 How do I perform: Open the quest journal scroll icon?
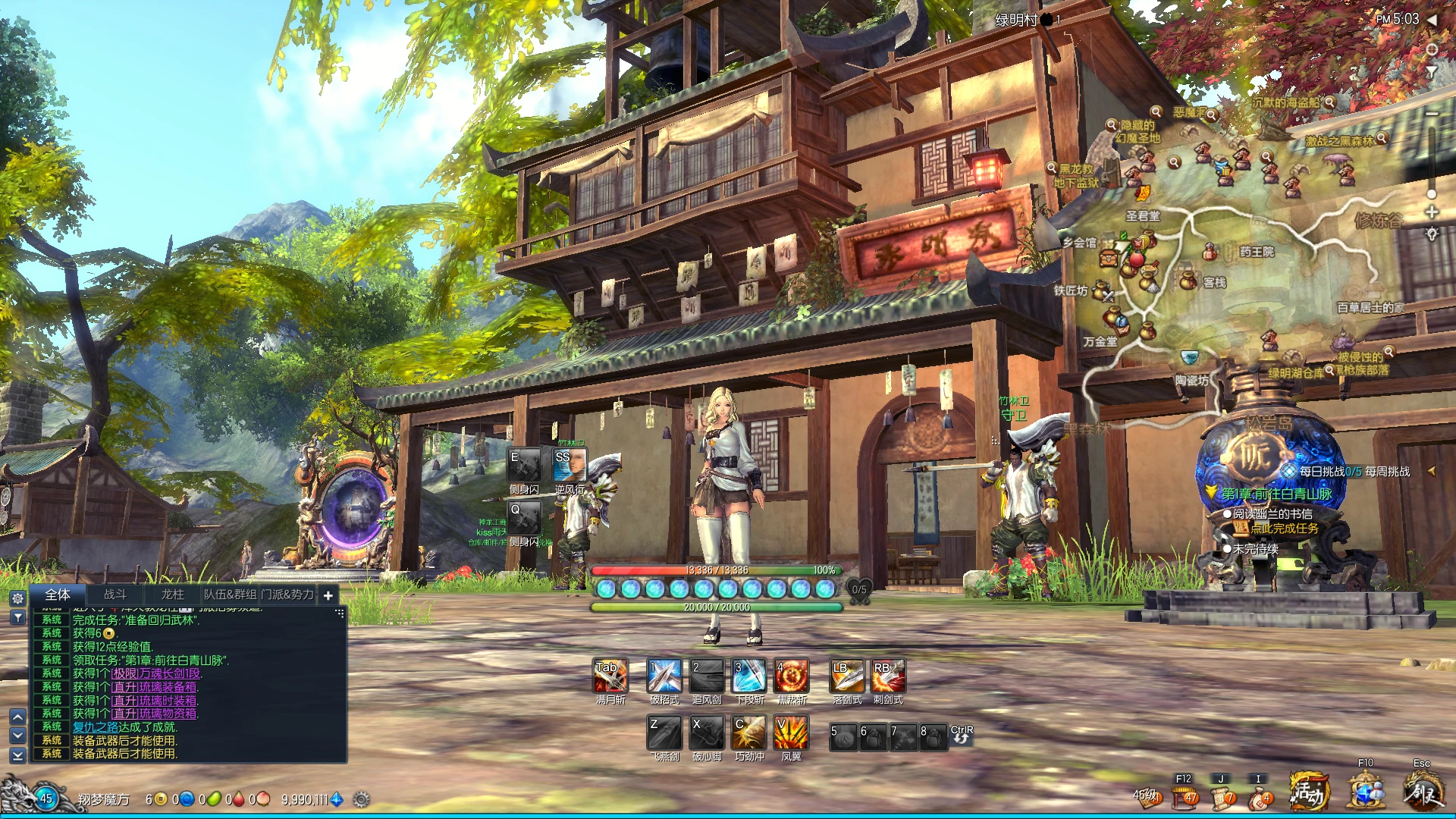point(1222,797)
